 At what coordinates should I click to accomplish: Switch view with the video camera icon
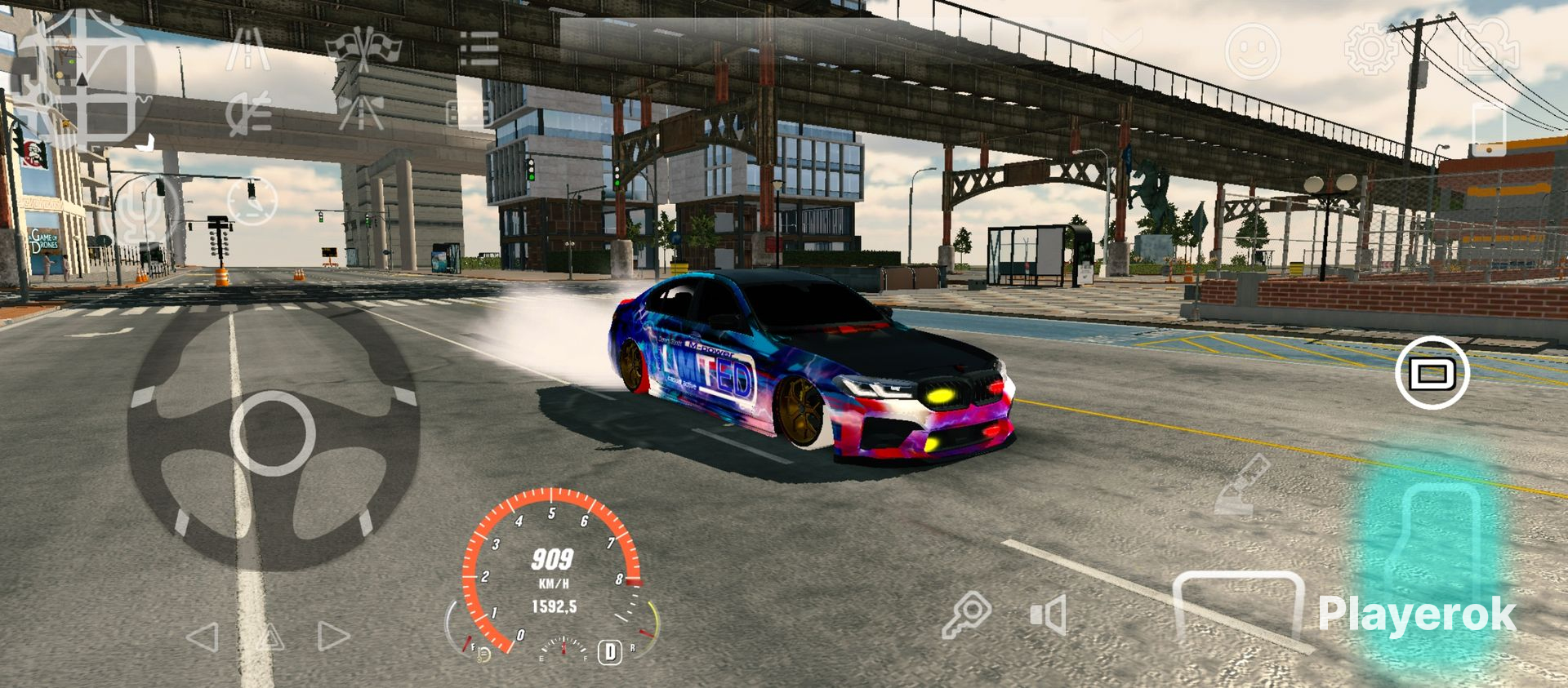coord(1488,47)
